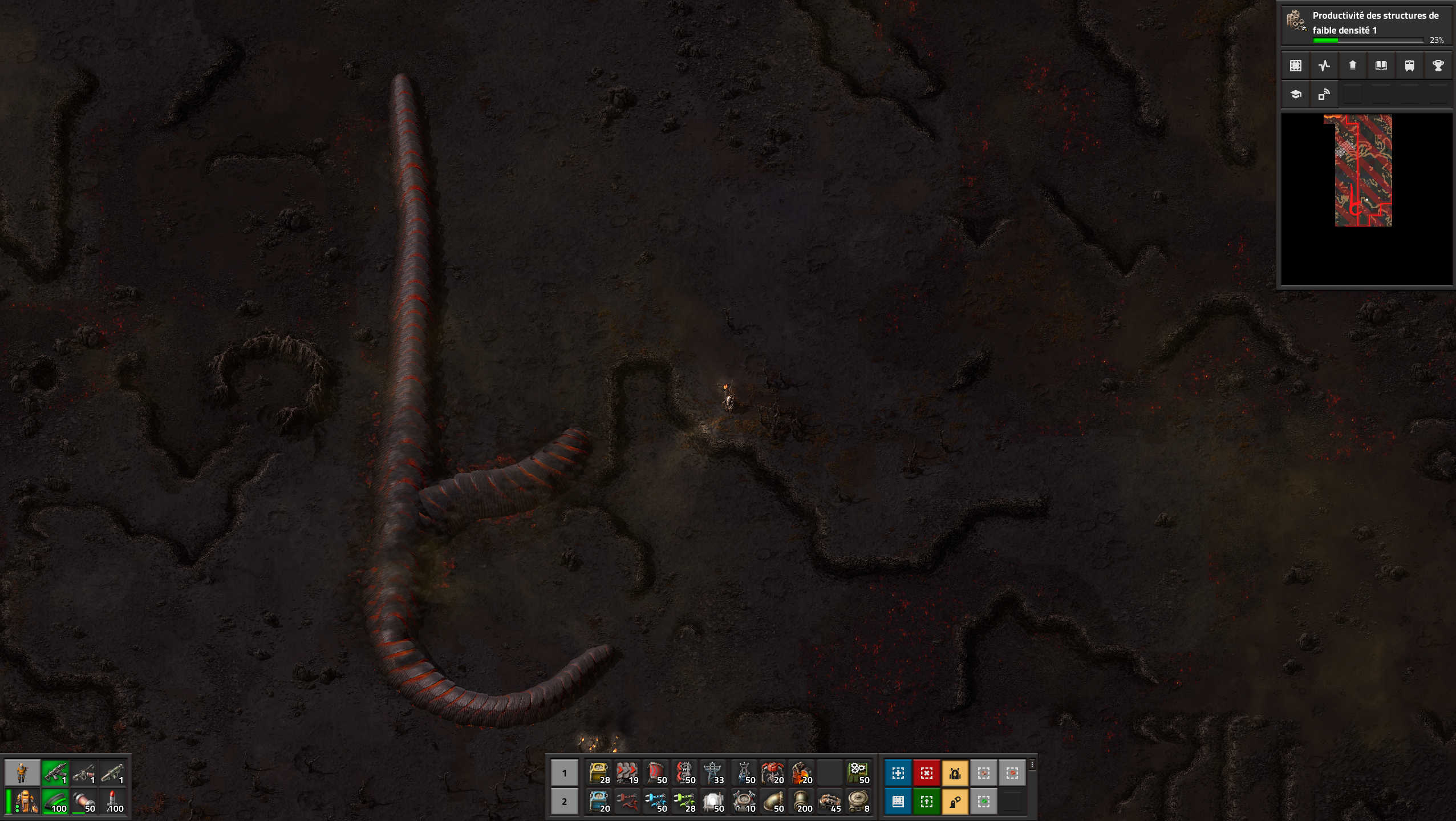Open the character portrait button
This screenshot has height=821, width=1456.
coord(22,773)
